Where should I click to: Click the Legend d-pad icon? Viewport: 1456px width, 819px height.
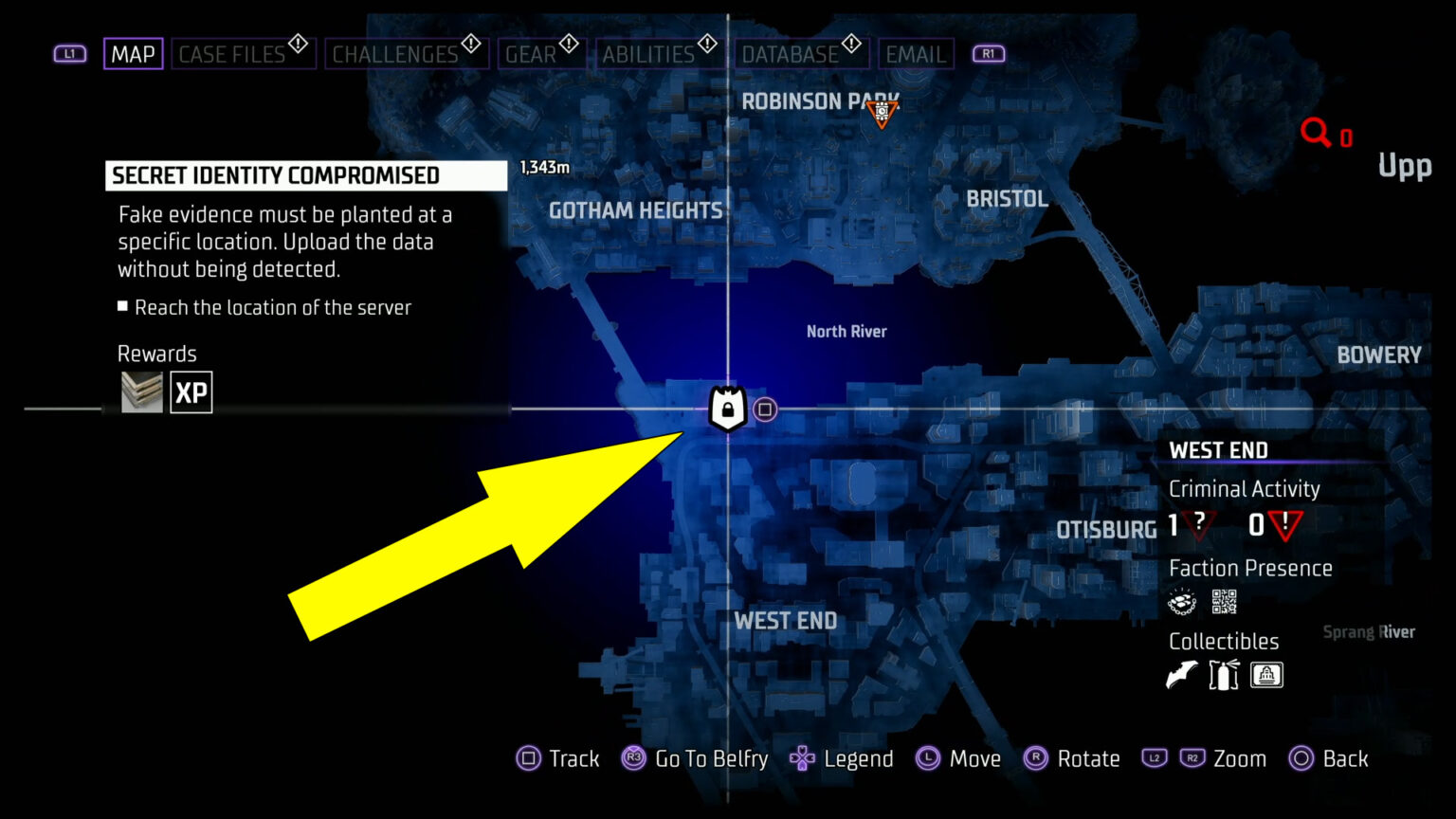tap(801, 758)
